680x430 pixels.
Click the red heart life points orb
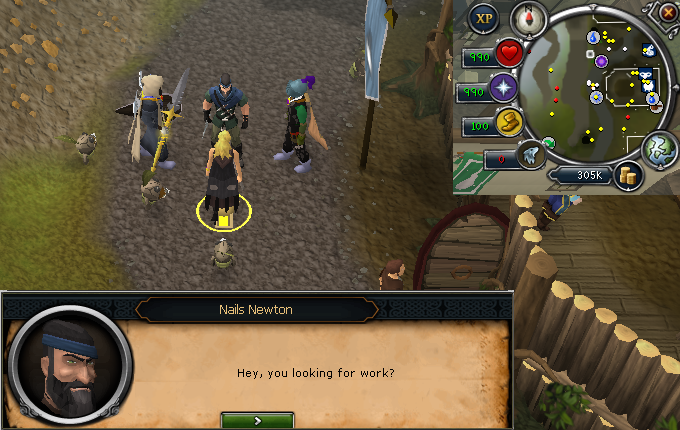point(510,53)
